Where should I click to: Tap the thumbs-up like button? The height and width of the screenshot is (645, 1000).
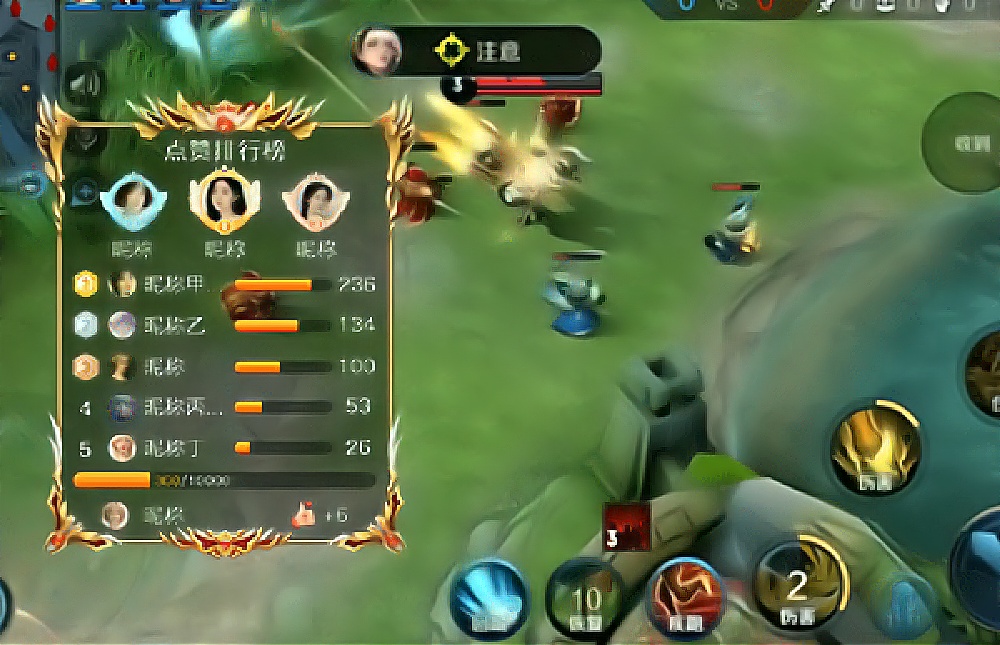tap(304, 515)
